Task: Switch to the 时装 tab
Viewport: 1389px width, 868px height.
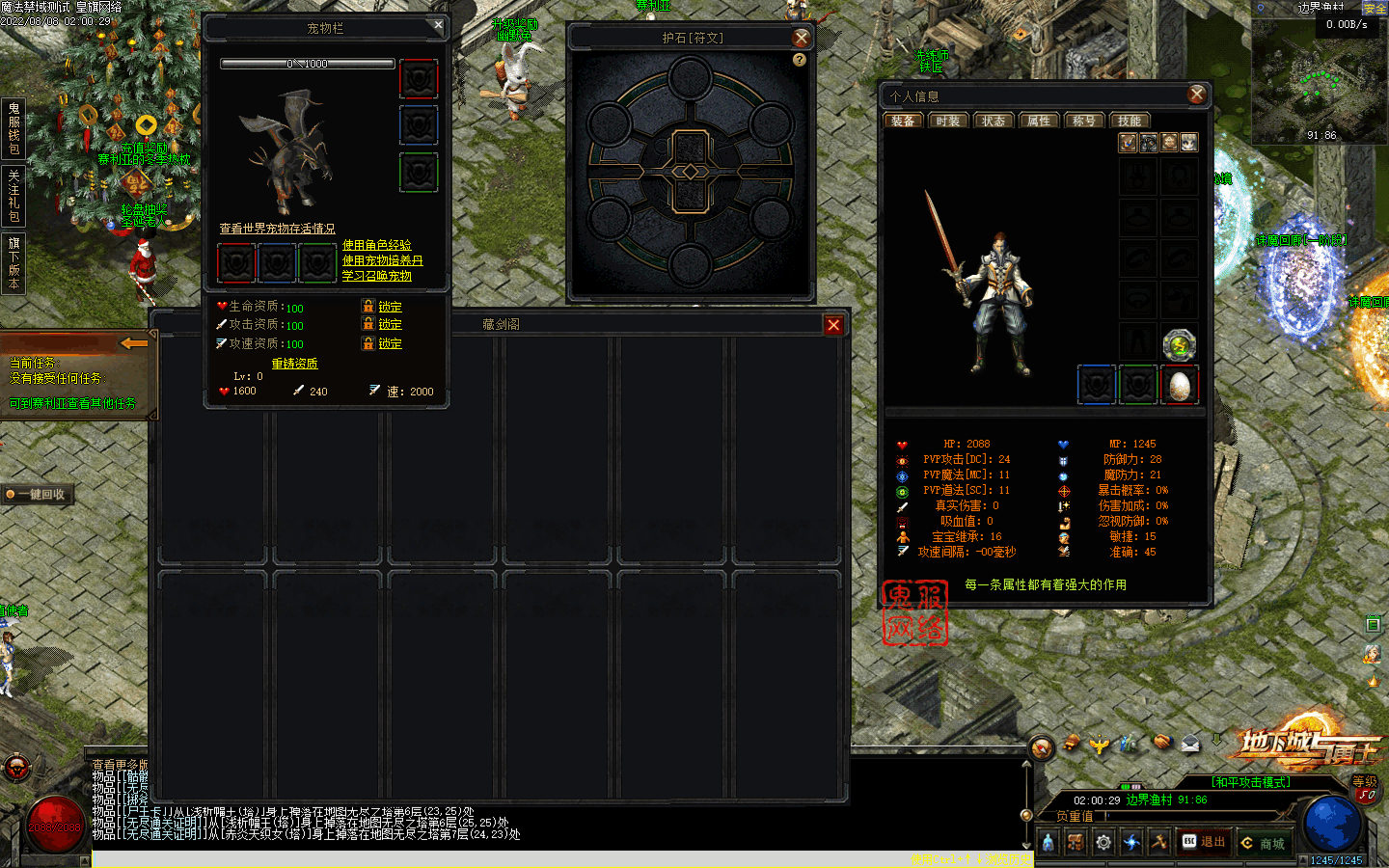Action: [947, 121]
